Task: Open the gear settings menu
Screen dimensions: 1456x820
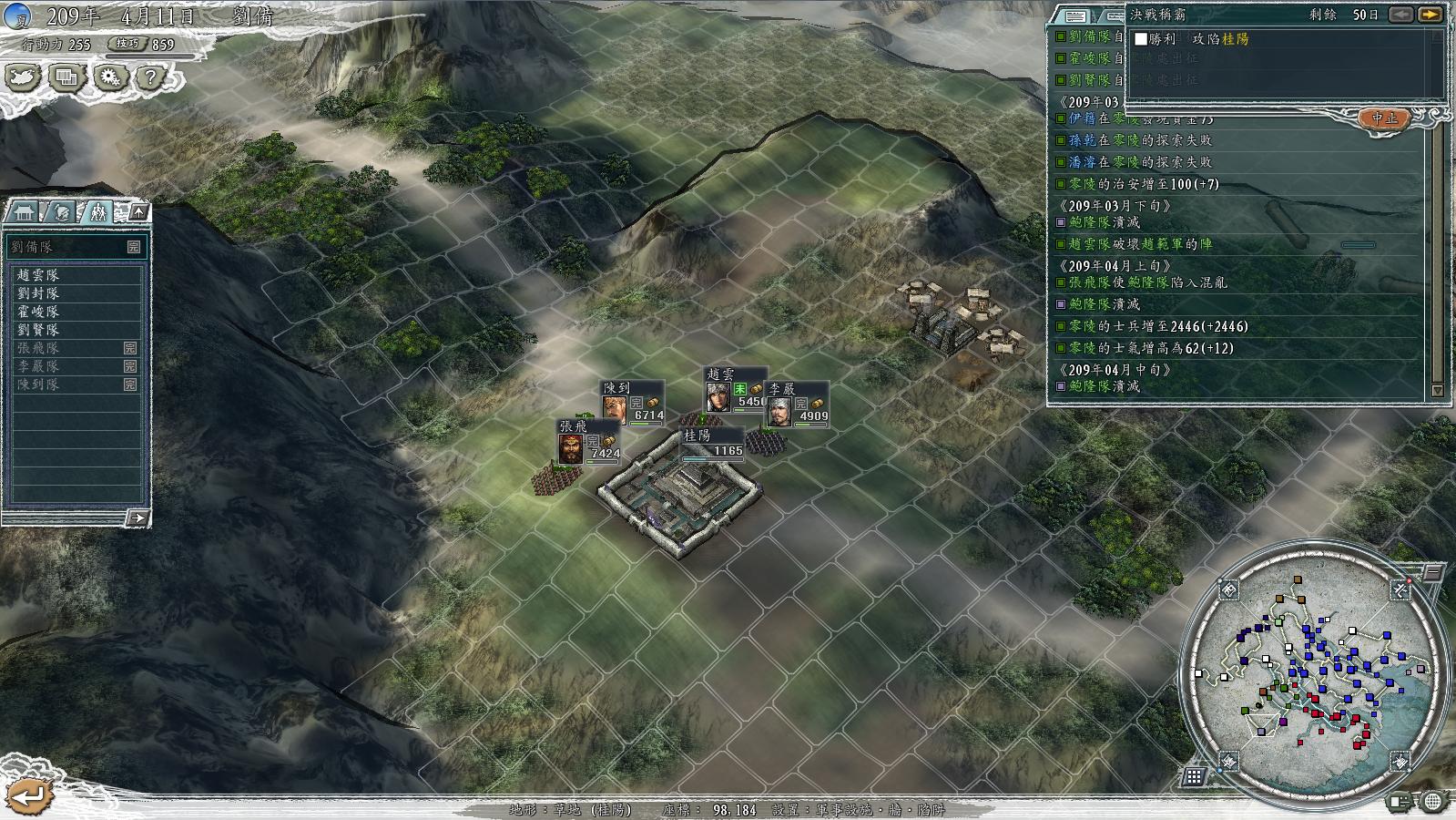Action: click(x=109, y=78)
